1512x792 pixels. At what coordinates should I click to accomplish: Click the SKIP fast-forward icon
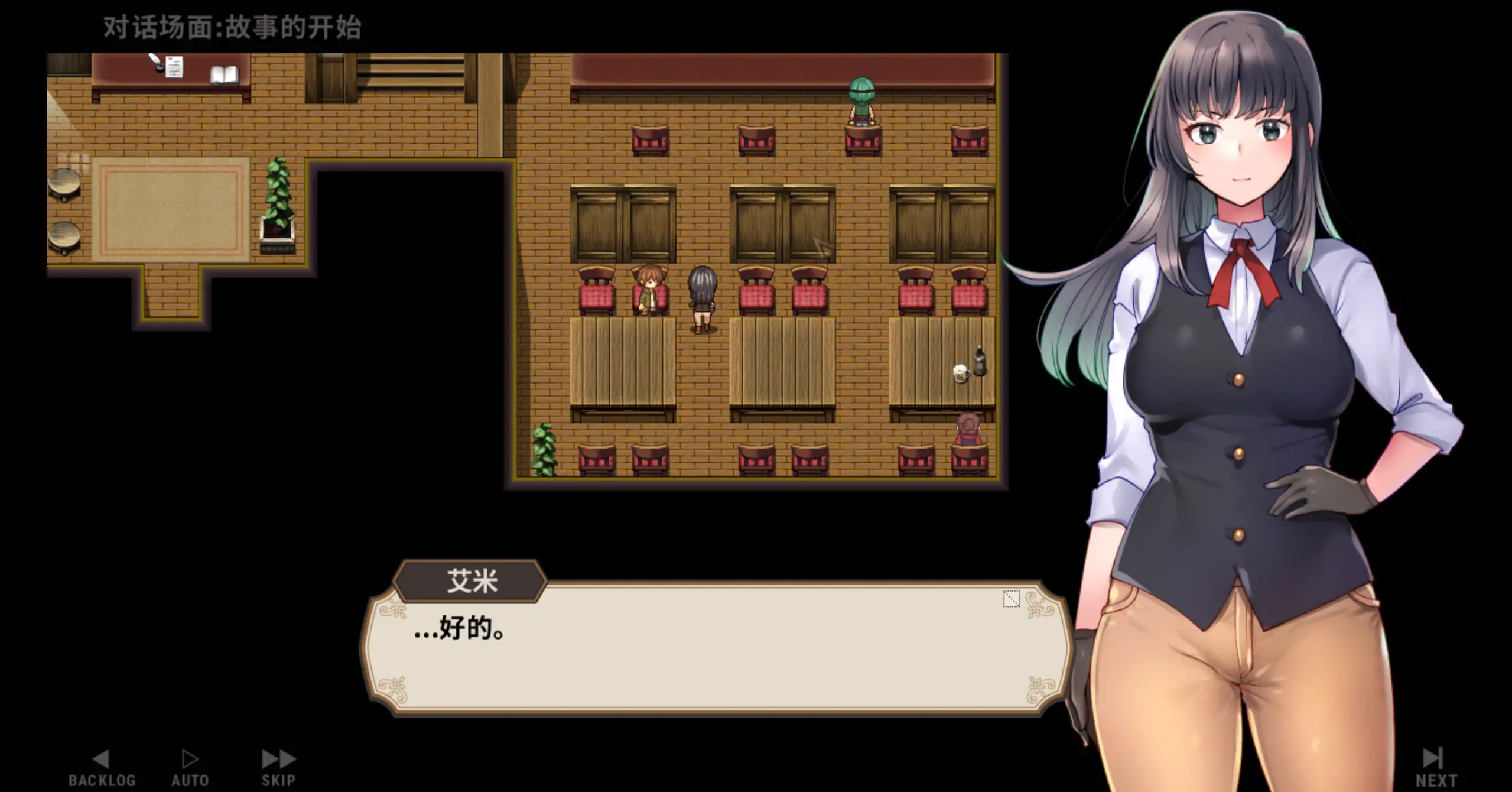click(278, 758)
